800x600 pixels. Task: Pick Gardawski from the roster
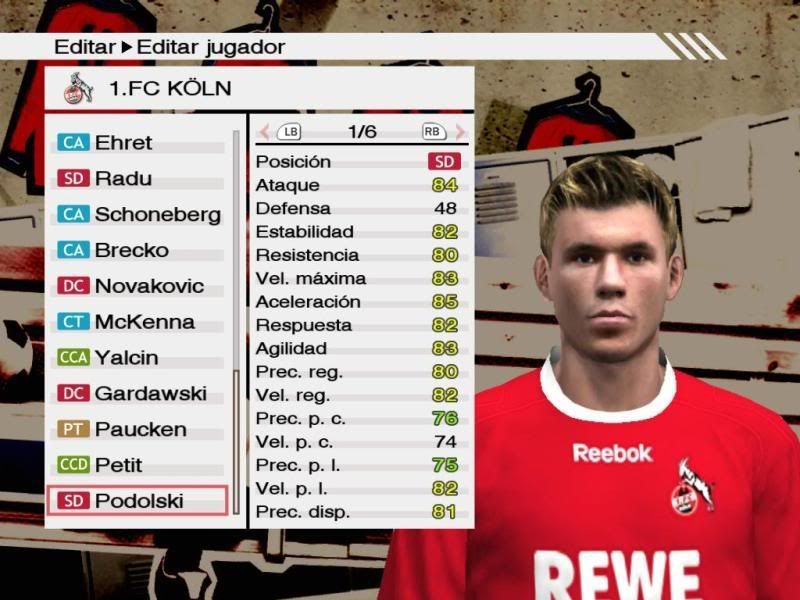tap(138, 394)
